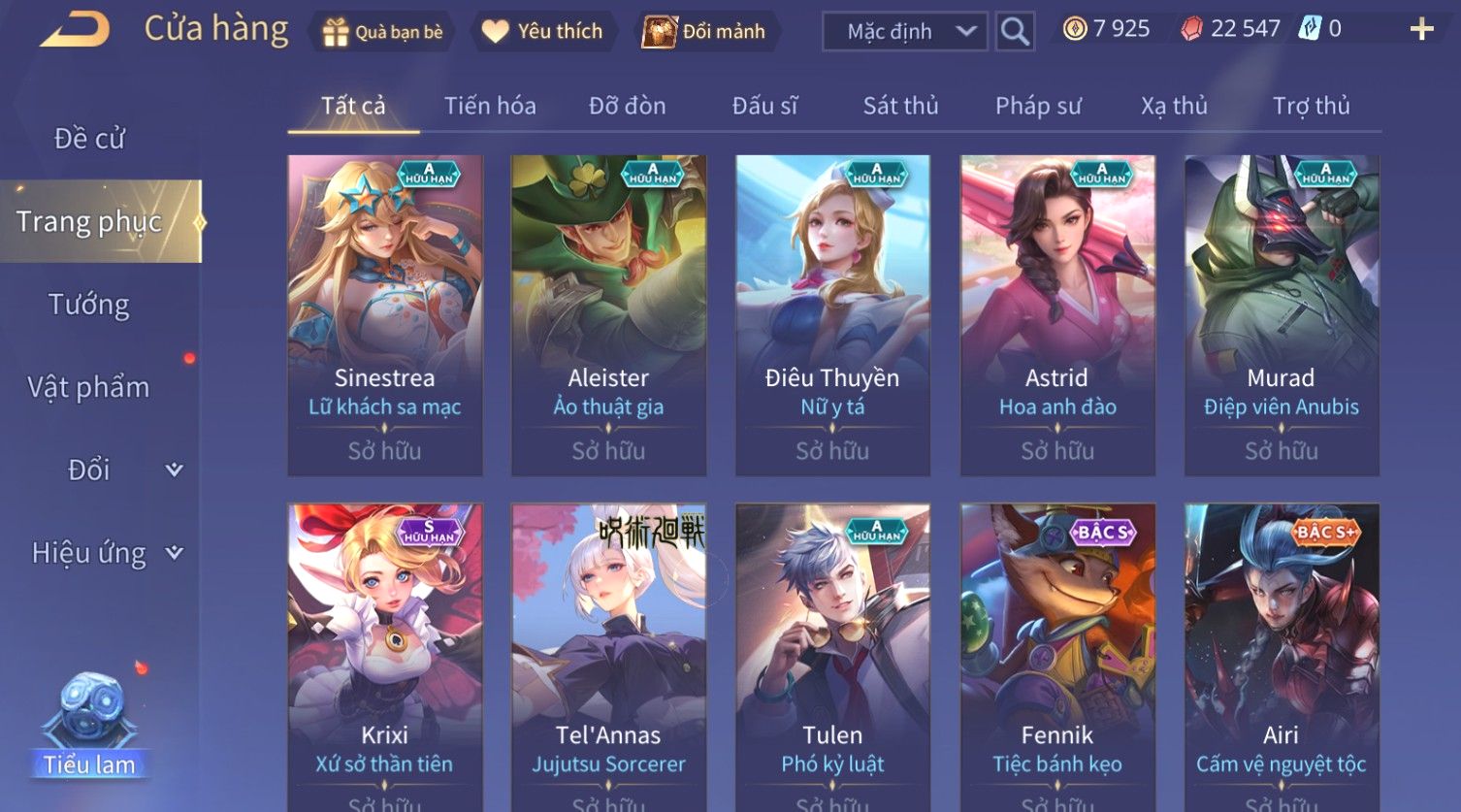Click the magnifying glass search button
The width and height of the screenshot is (1461, 812).
[x=1015, y=32]
